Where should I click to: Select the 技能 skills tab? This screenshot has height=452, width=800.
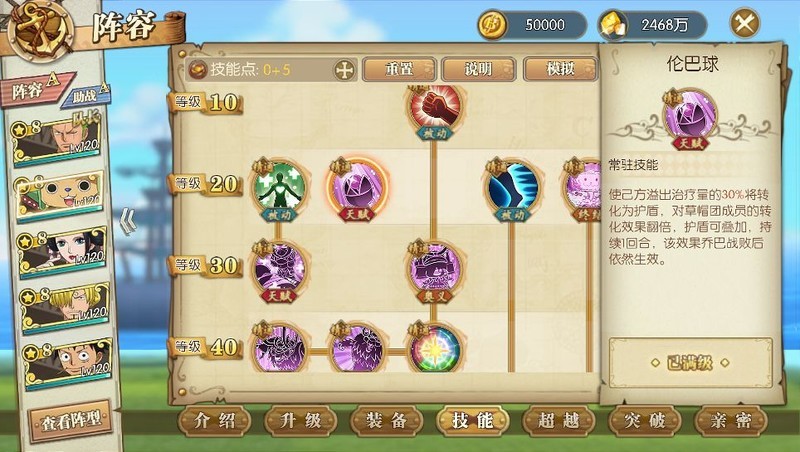tap(473, 420)
